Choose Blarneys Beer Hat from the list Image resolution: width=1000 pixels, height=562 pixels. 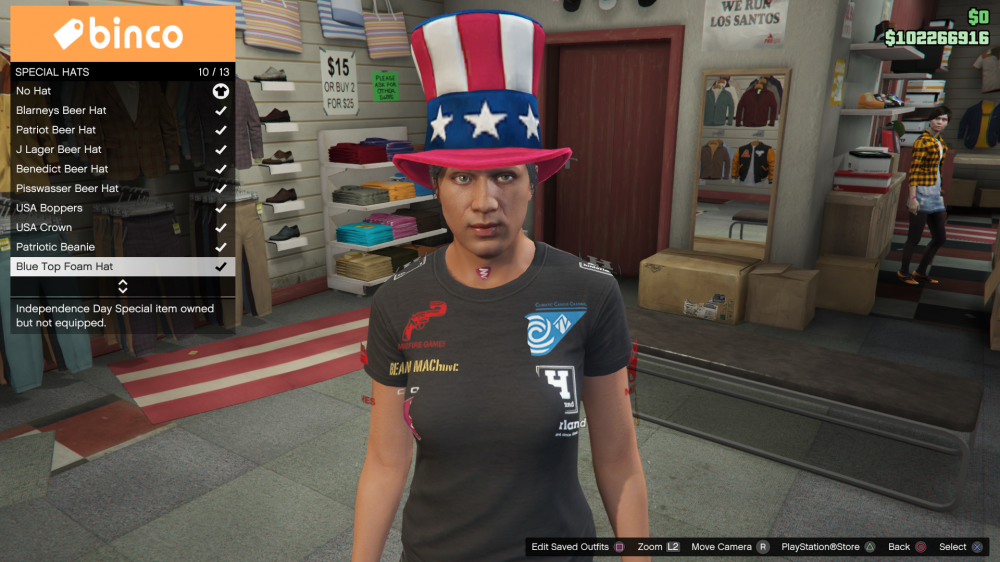coord(122,110)
